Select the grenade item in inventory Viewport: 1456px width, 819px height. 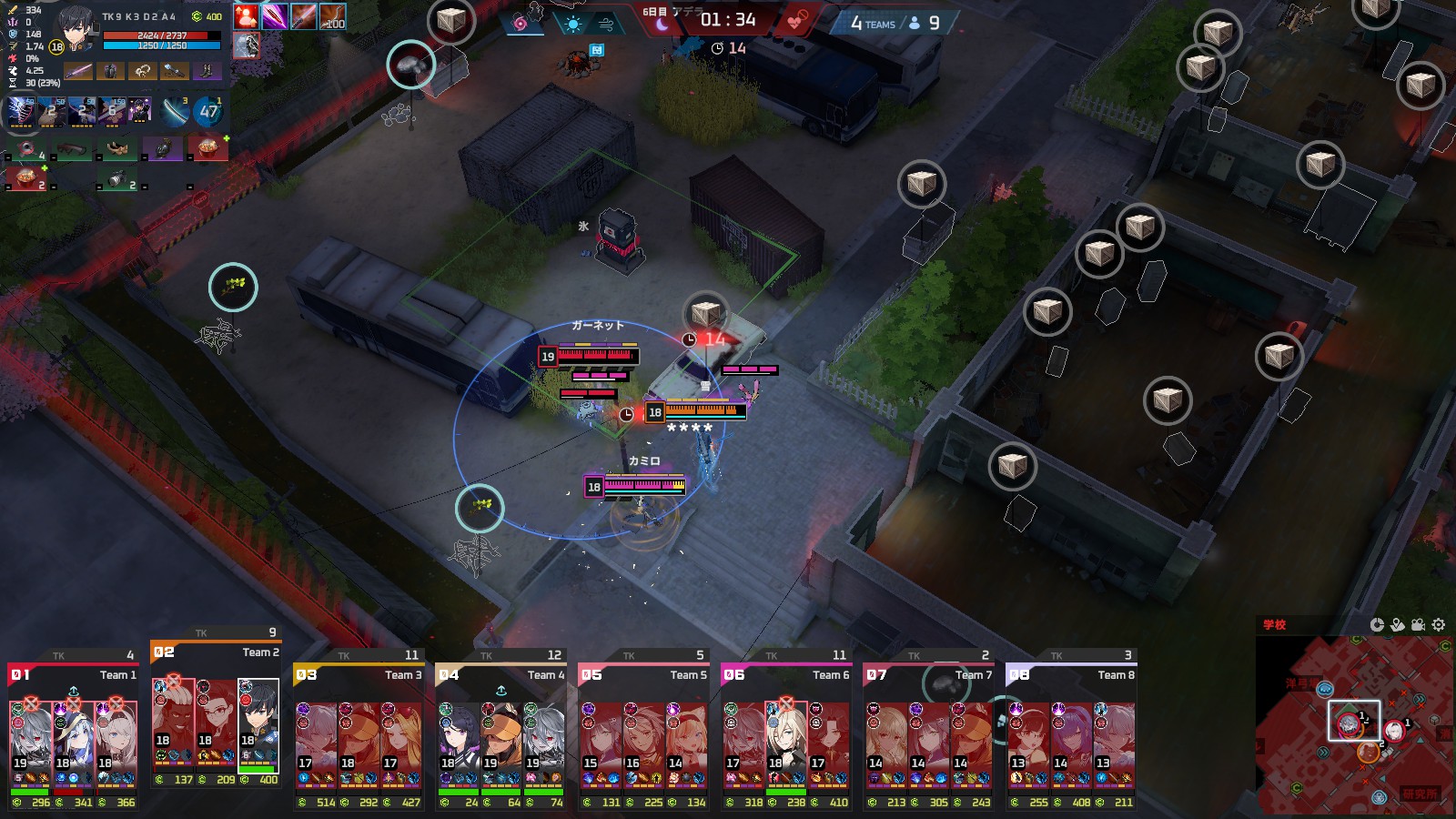pyautogui.click(x=163, y=147)
